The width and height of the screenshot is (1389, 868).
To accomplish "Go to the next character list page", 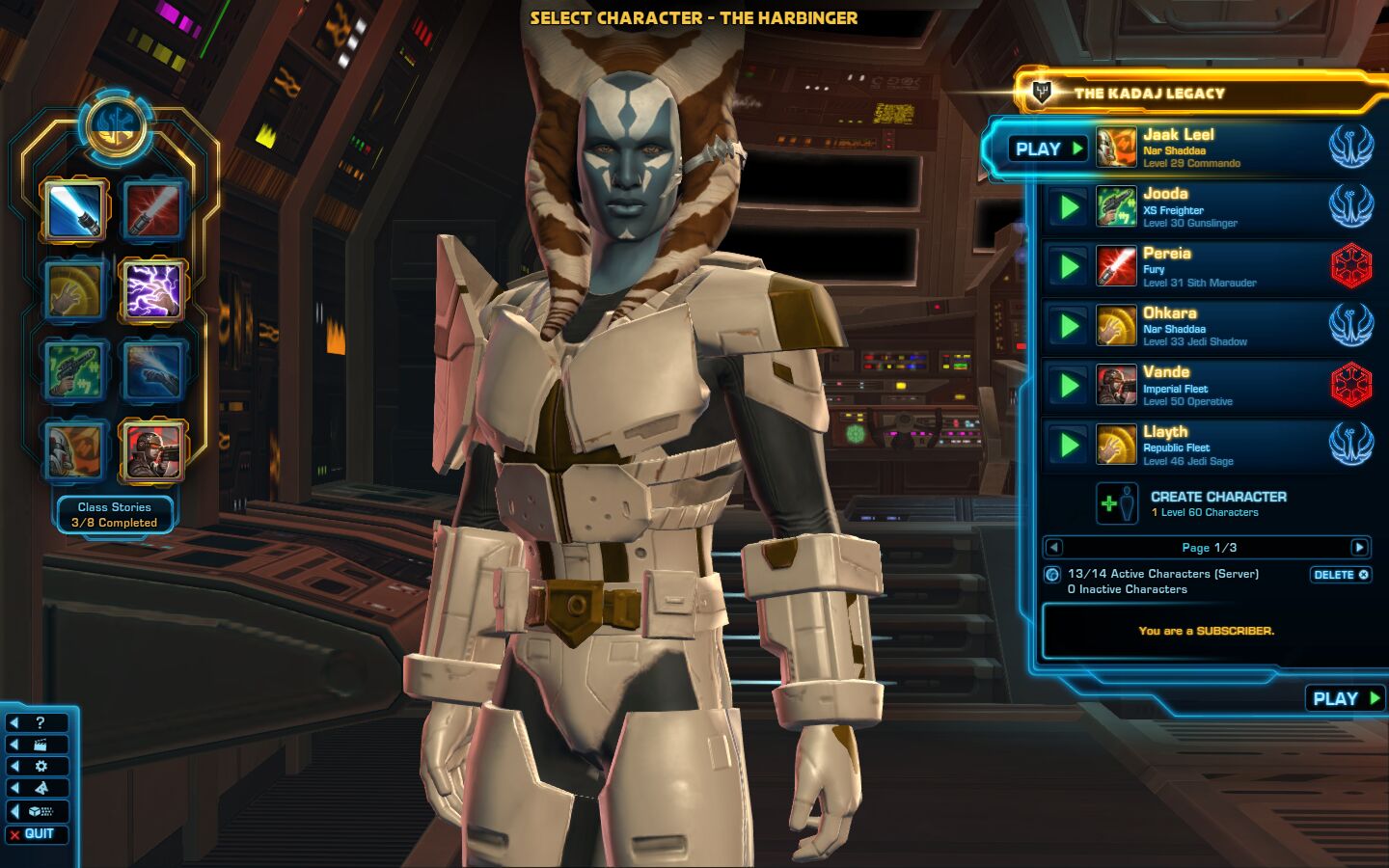I will (x=1359, y=548).
